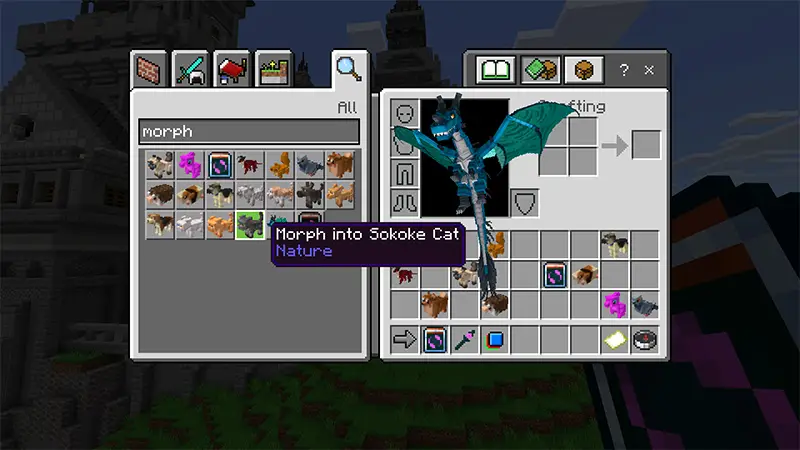800x450 pixels.
Task: Click the shield off-hand slot
Action: click(x=526, y=202)
